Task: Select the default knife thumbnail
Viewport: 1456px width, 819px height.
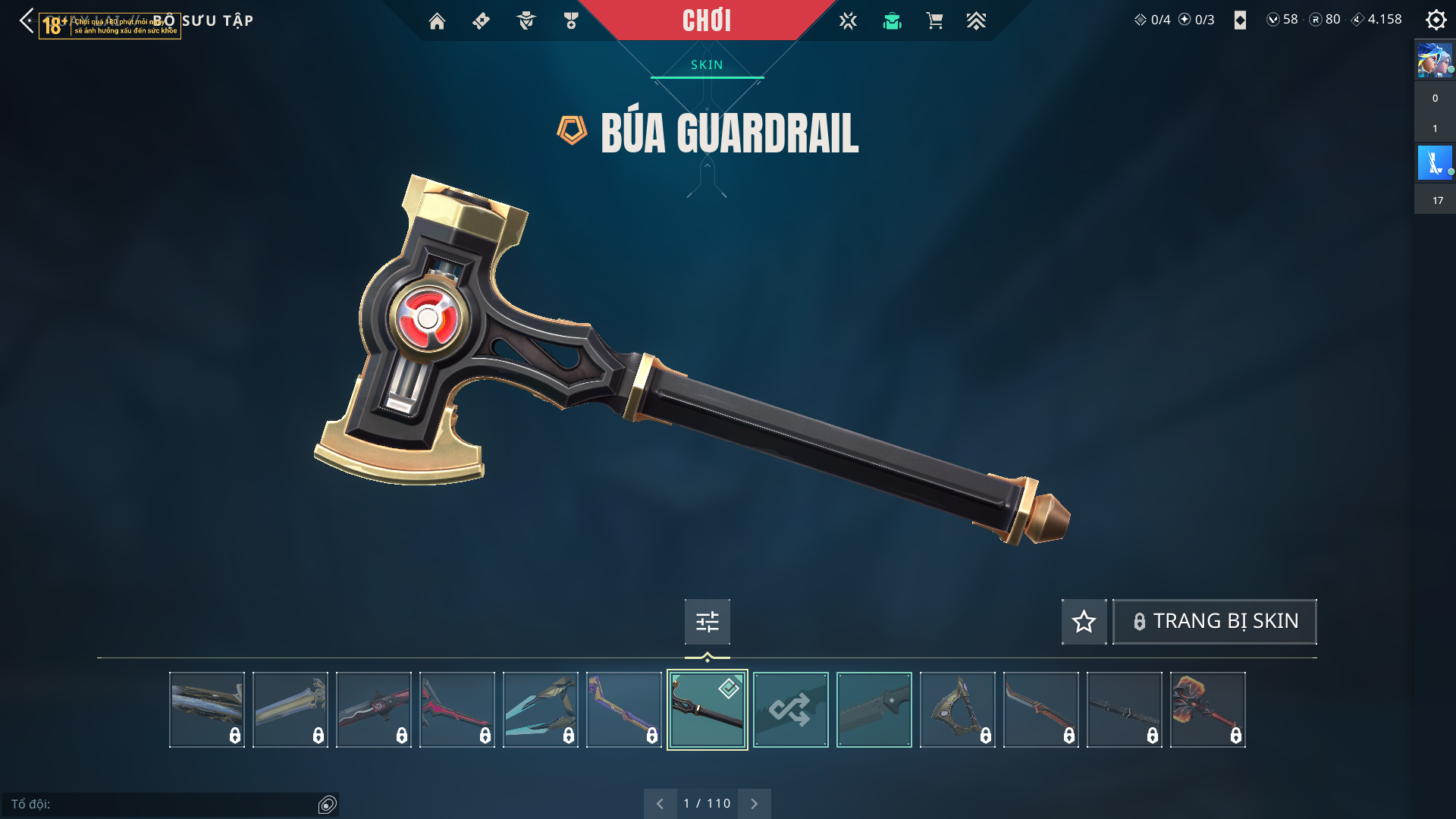Action: tap(874, 710)
